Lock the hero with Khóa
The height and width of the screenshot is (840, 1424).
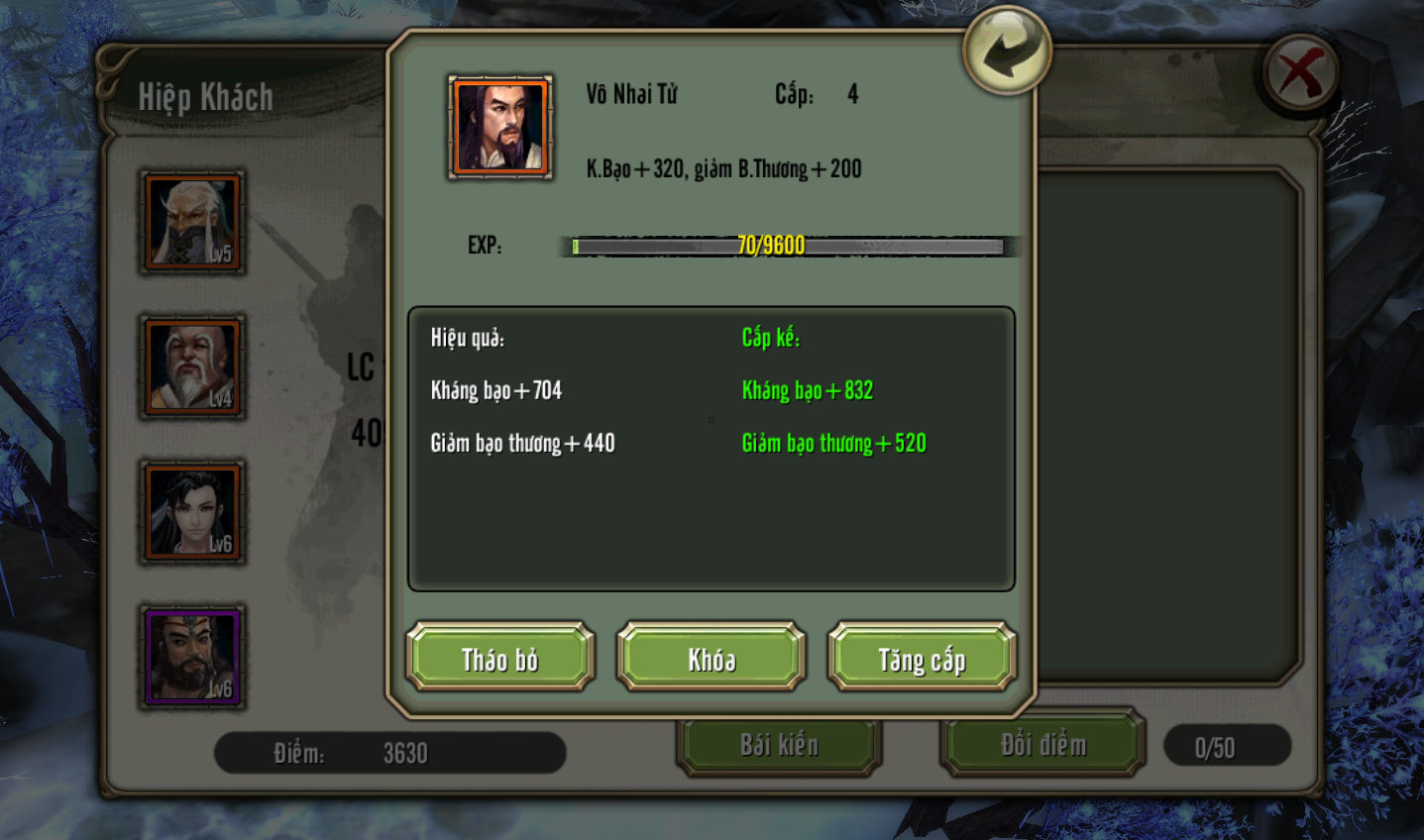point(712,658)
